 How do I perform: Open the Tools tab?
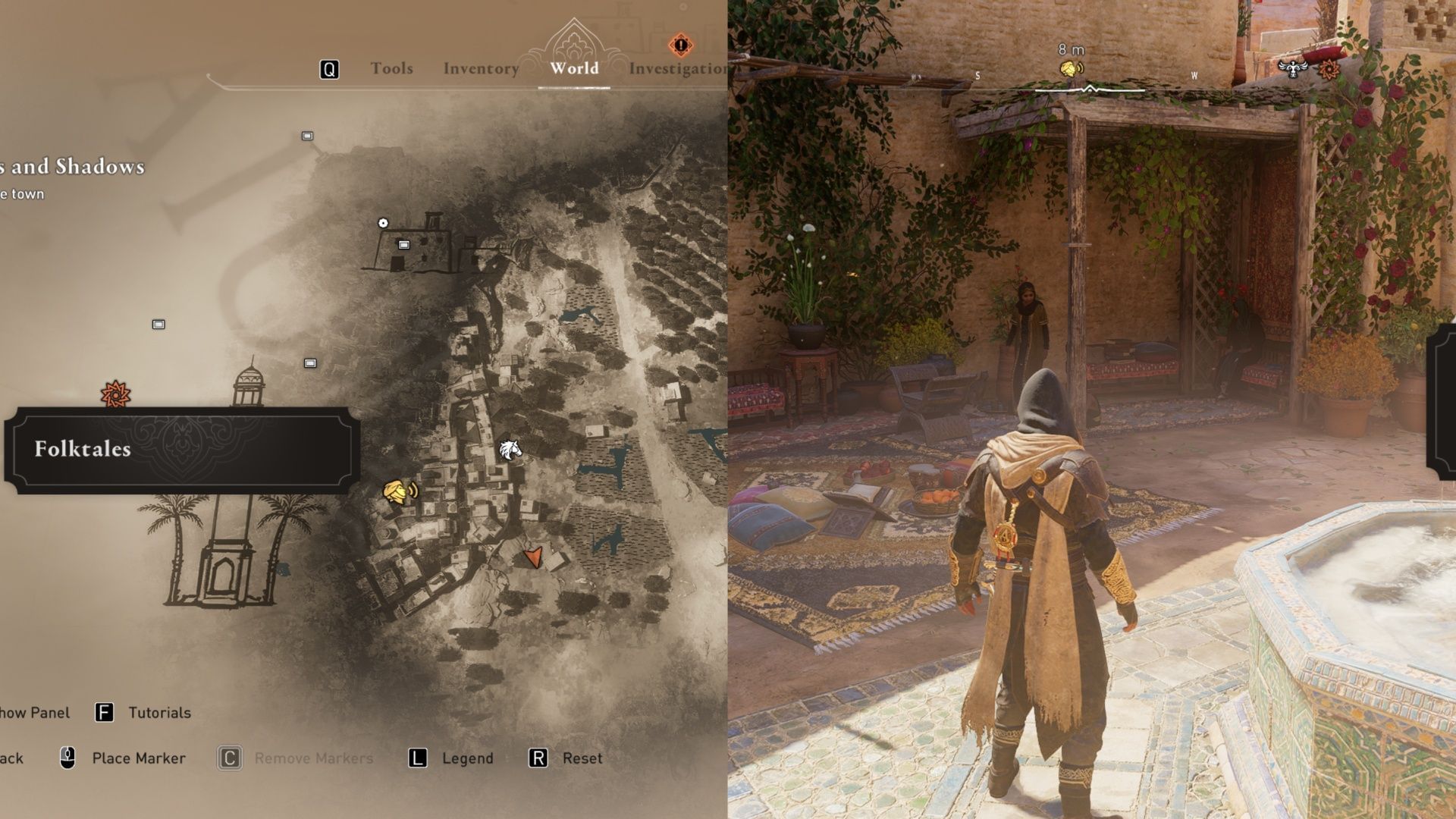pos(391,68)
